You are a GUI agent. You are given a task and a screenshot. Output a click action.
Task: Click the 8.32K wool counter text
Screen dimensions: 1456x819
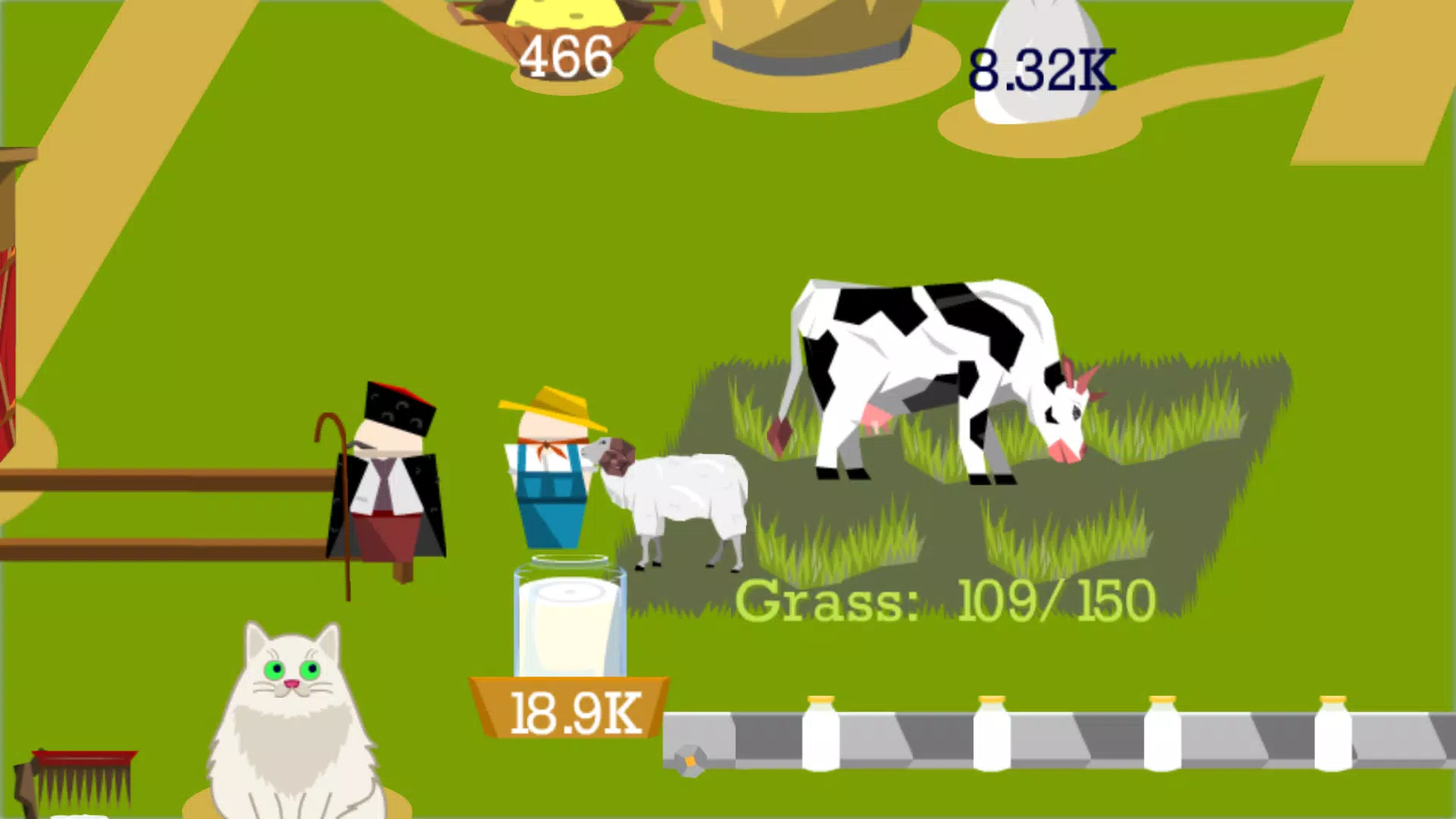1042,71
